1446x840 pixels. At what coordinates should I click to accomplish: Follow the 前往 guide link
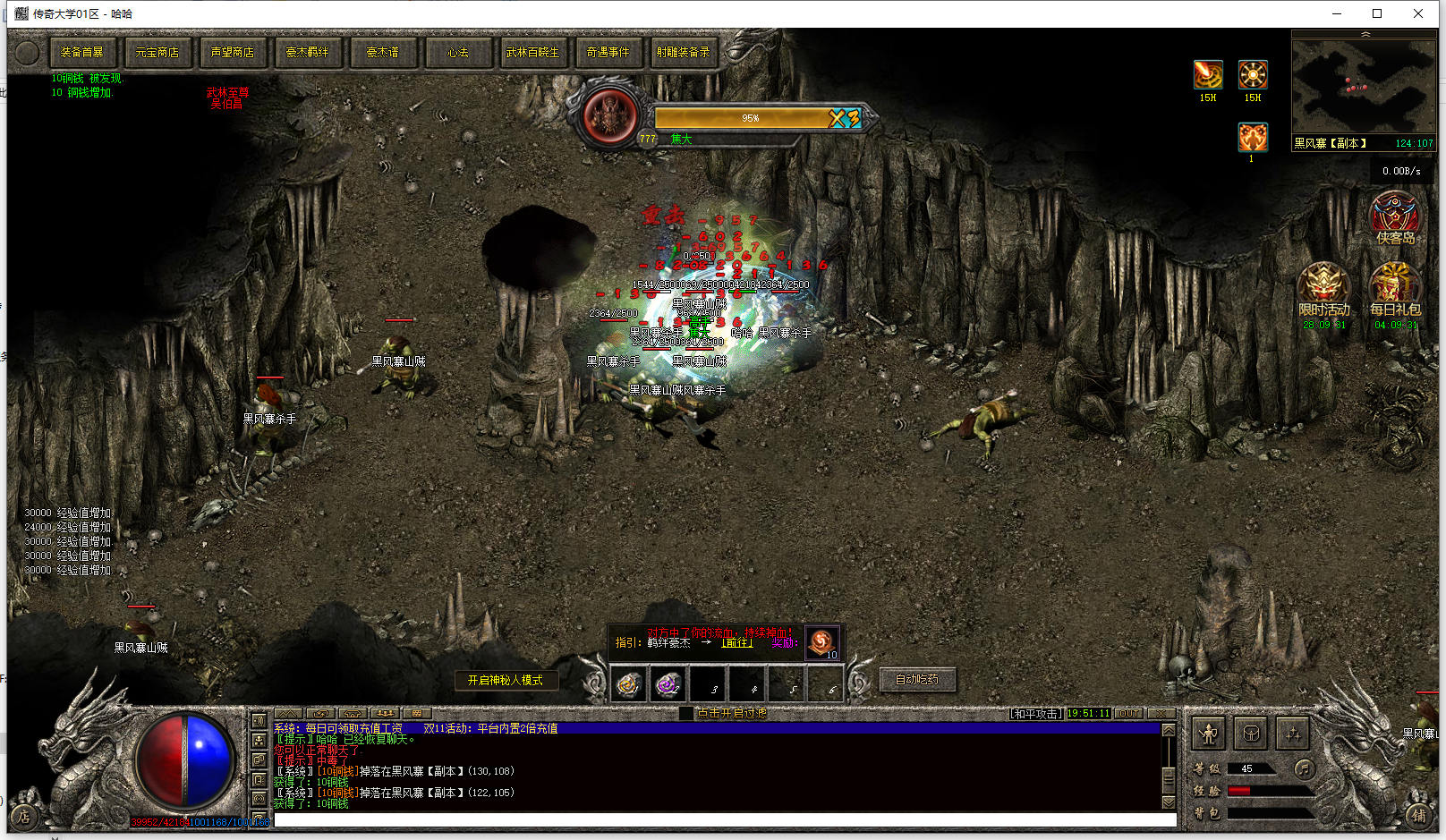[x=736, y=642]
